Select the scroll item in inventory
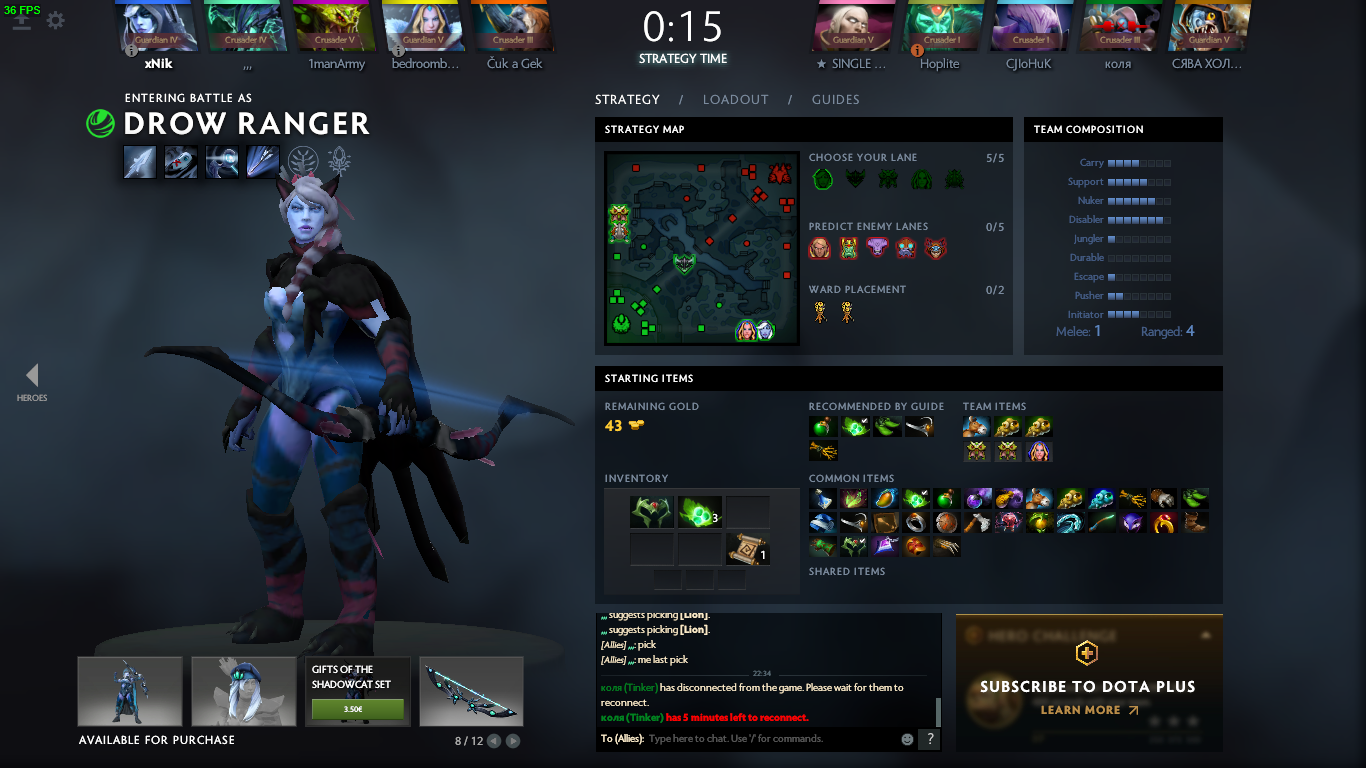The width and height of the screenshot is (1366, 768). [748, 548]
